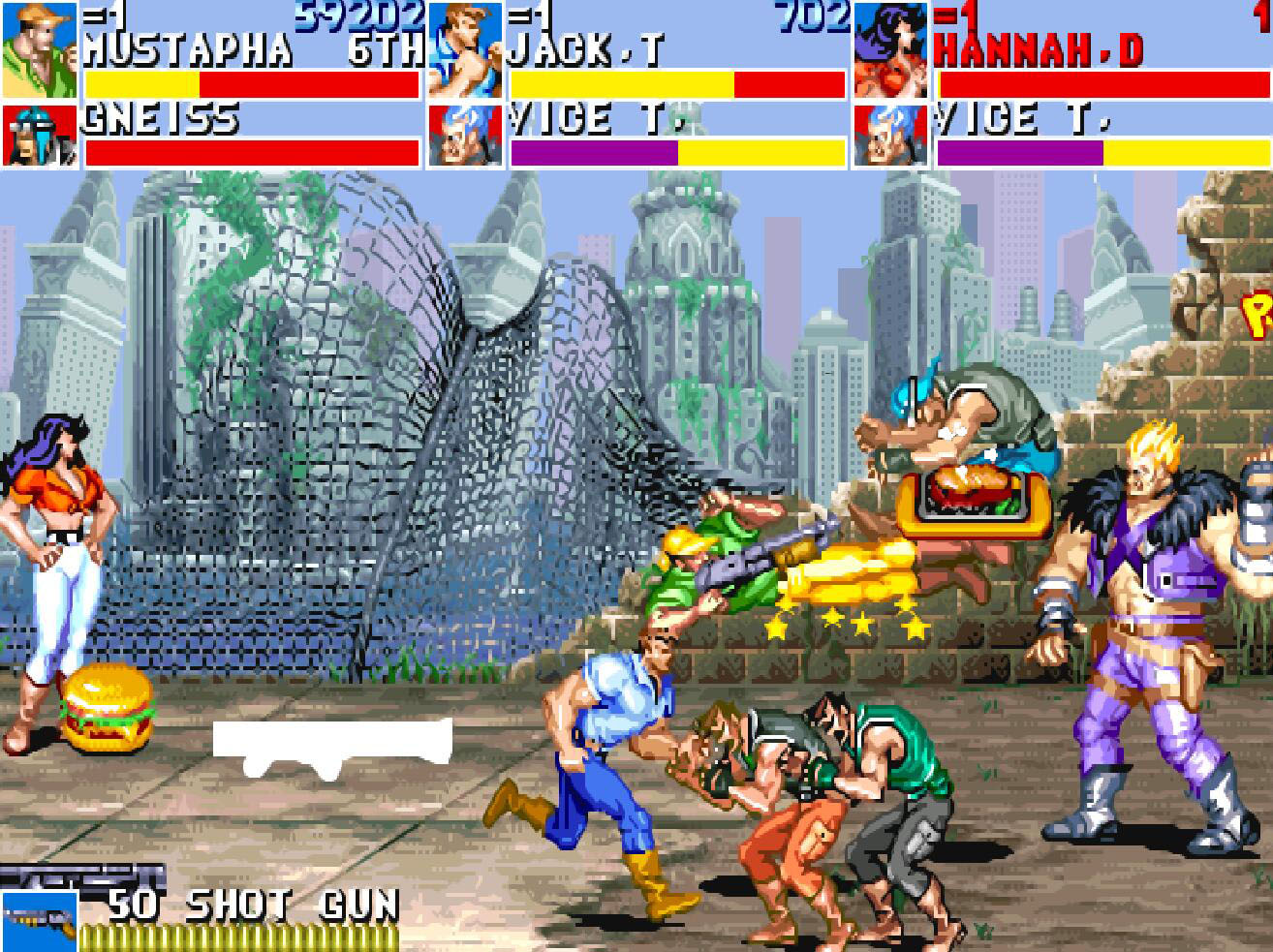
Task: Select the Vice T. portrait in Hannah's panel
Action: pyautogui.click(x=891, y=137)
